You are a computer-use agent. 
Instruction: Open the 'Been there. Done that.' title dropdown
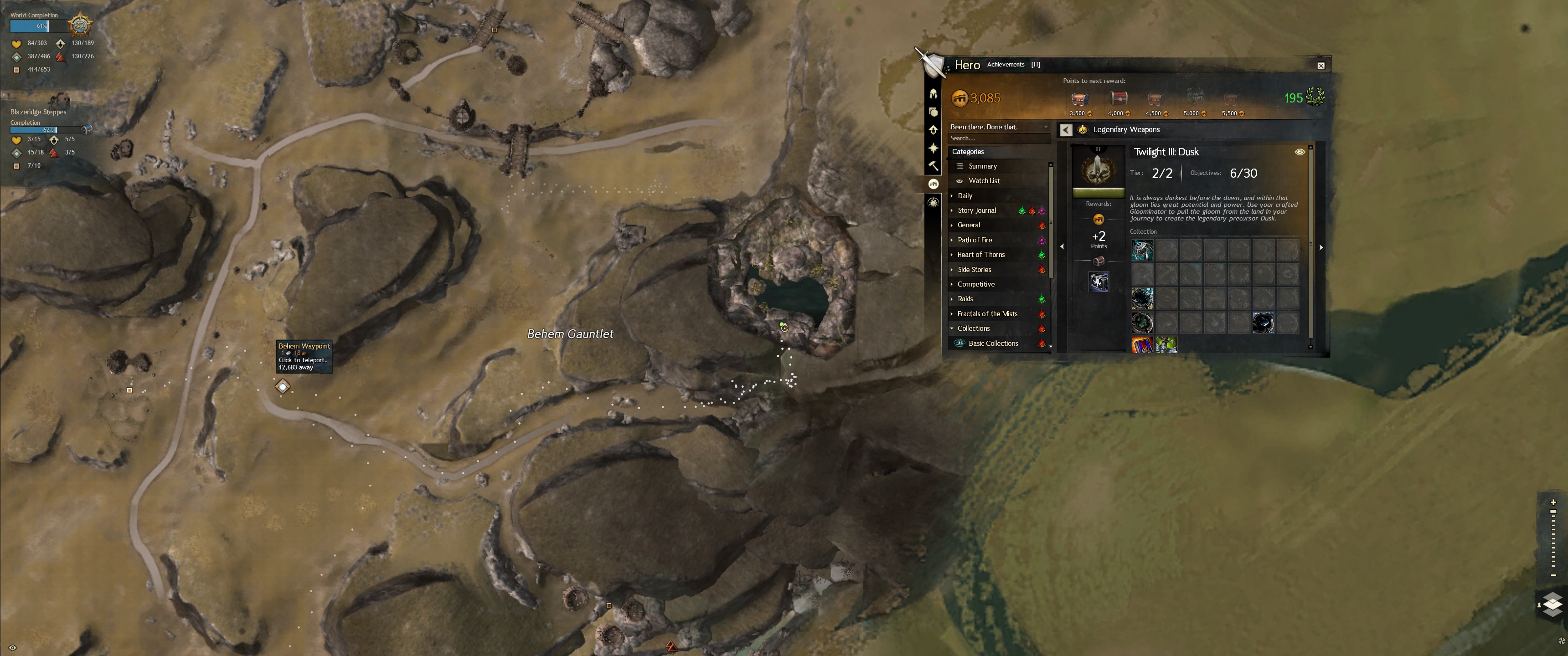coord(998,127)
